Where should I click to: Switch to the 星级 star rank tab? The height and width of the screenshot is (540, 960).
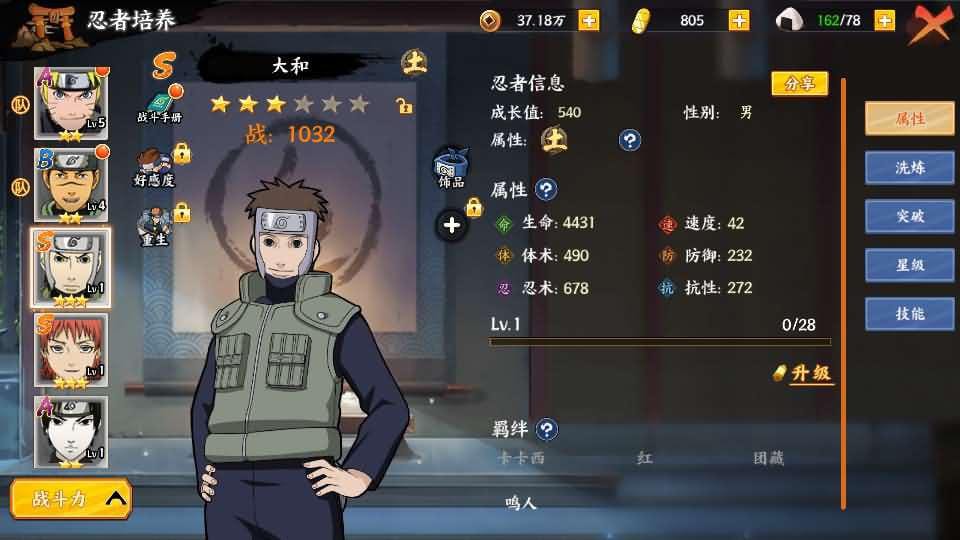[x=909, y=265]
